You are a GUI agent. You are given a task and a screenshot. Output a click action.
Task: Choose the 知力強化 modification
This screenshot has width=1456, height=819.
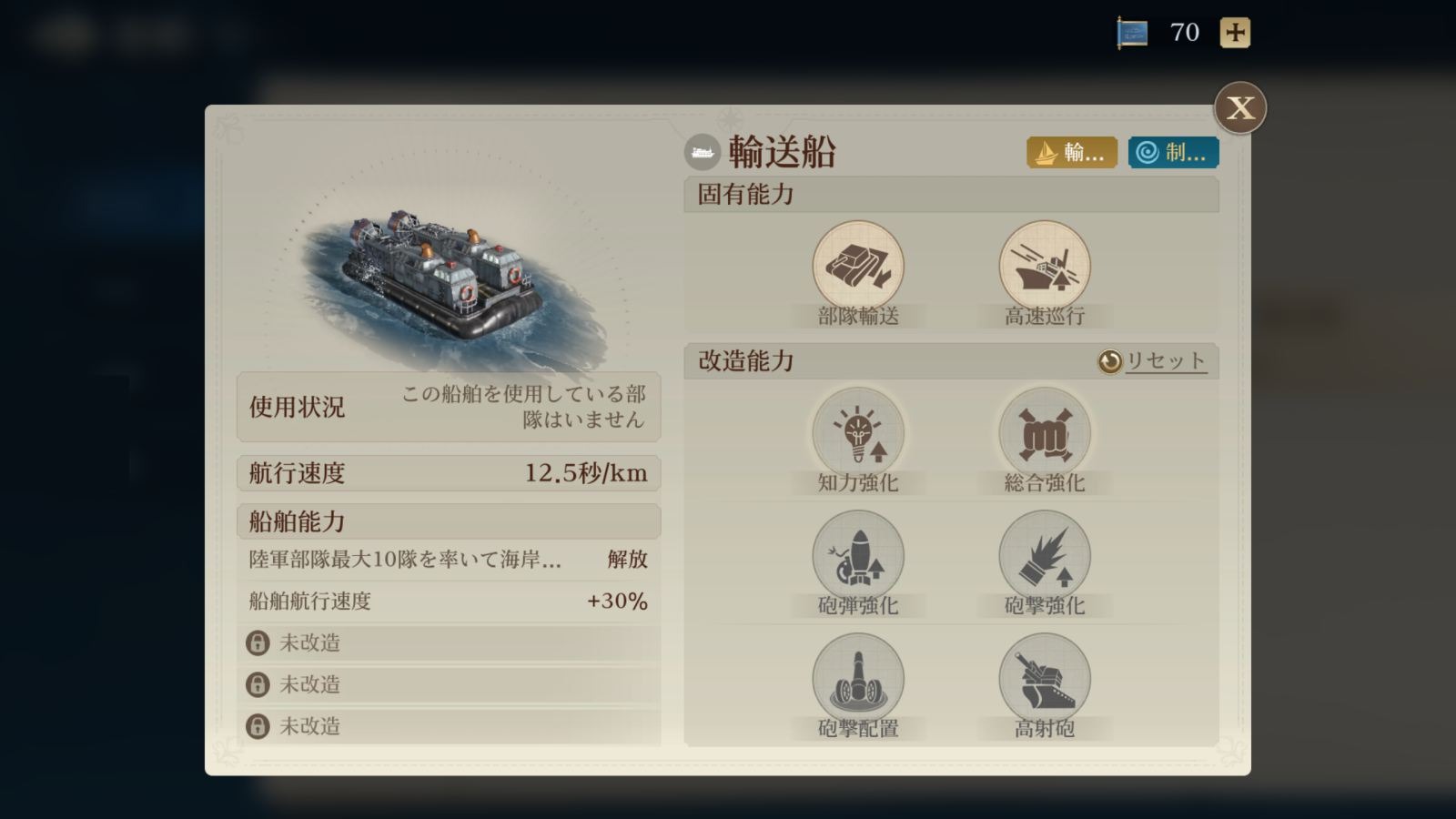click(x=857, y=434)
